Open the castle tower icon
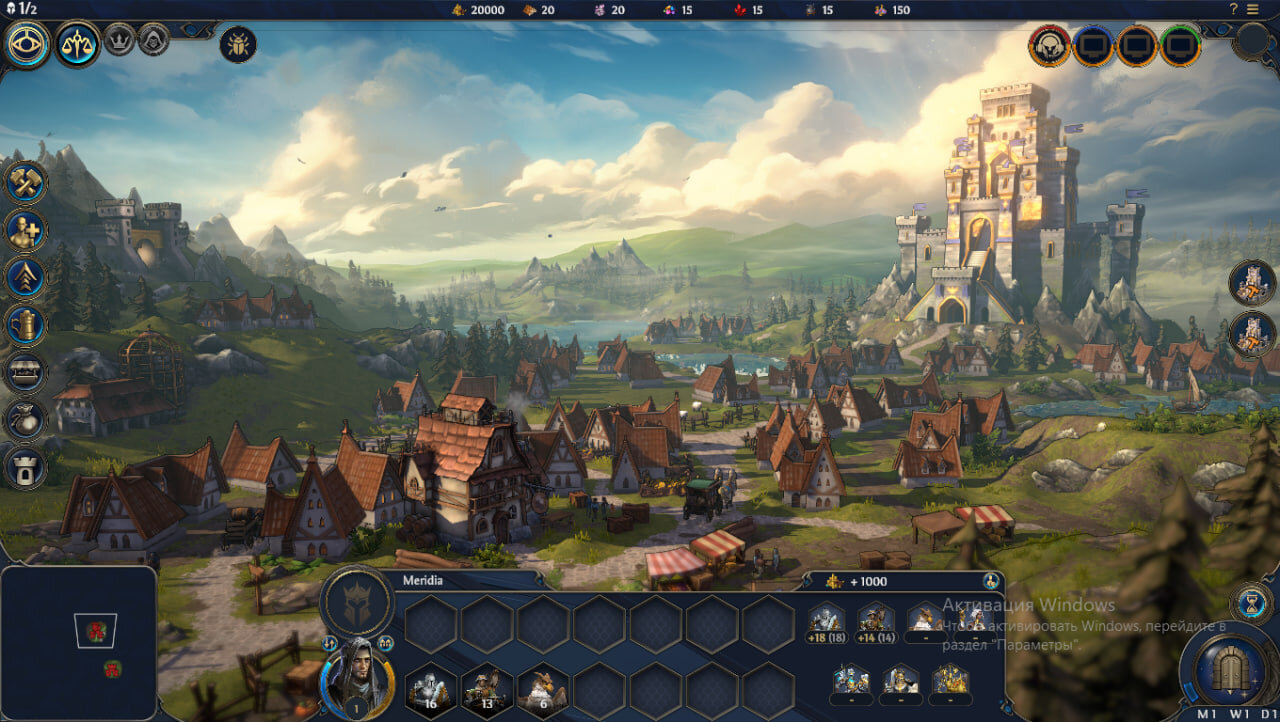This screenshot has width=1280, height=722. click(26, 466)
